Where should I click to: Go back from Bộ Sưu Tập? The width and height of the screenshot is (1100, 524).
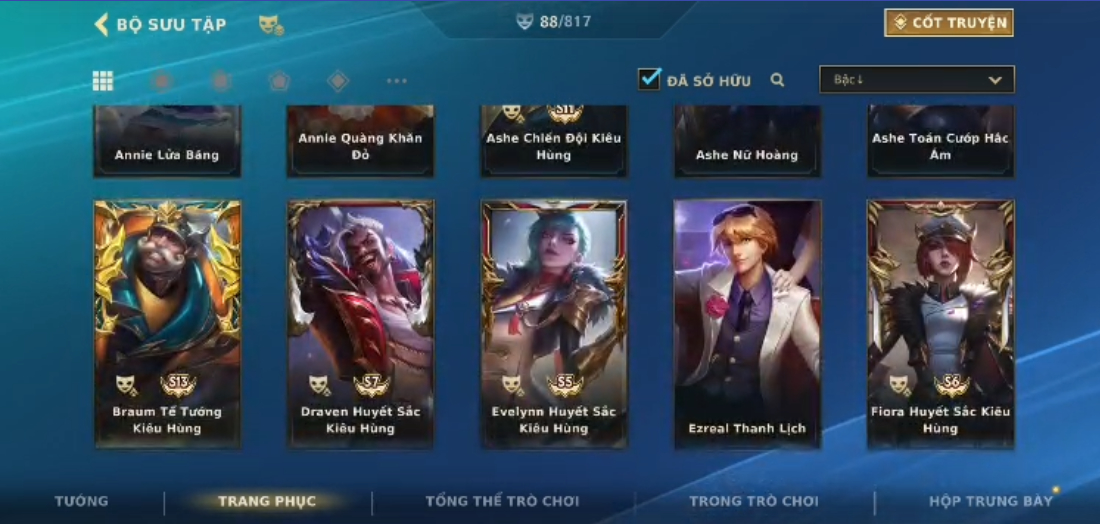102,24
